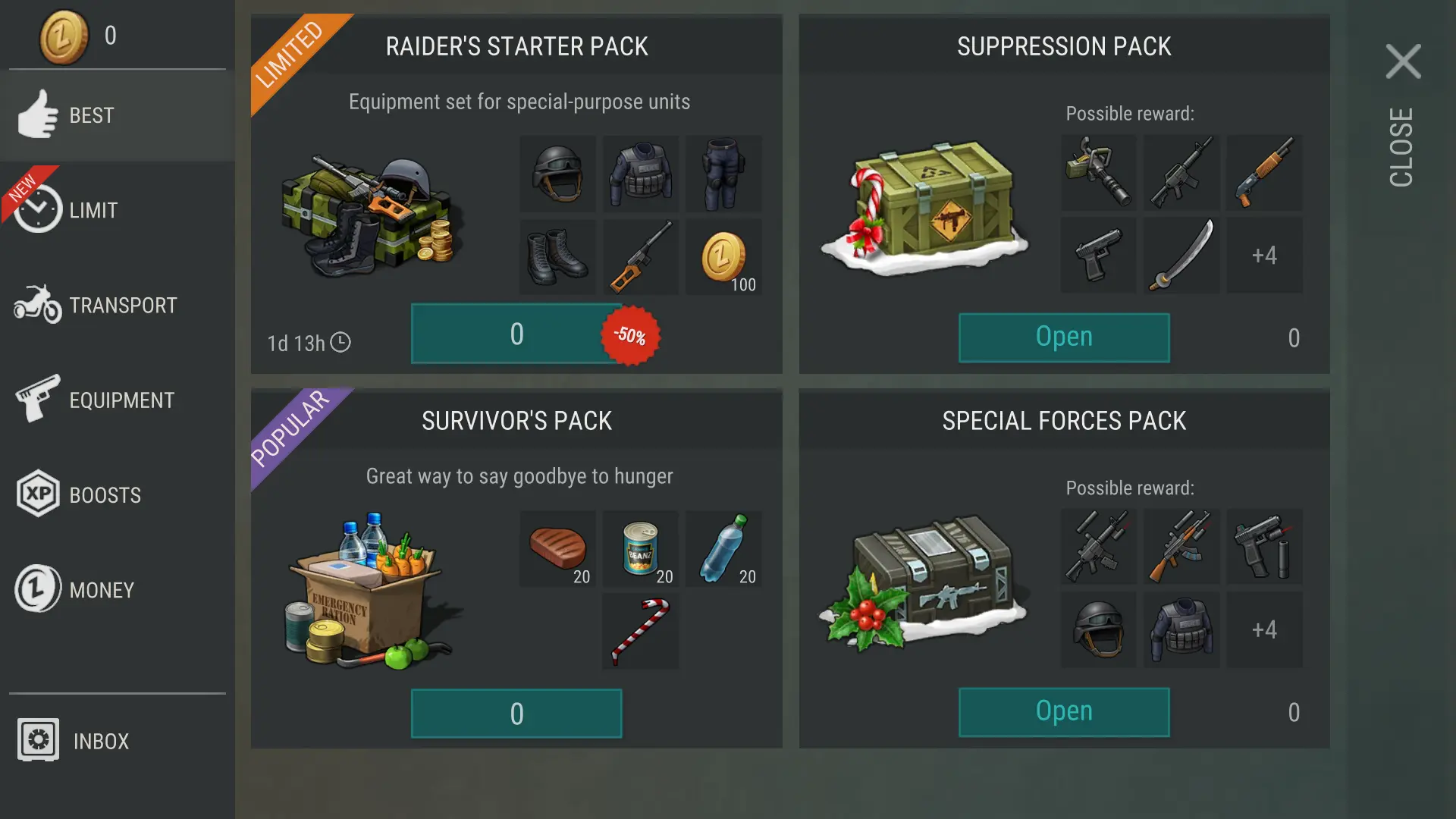Show the +4 more Special Forces rewards
This screenshot has width=1456, height=819.
(1264, 630)
